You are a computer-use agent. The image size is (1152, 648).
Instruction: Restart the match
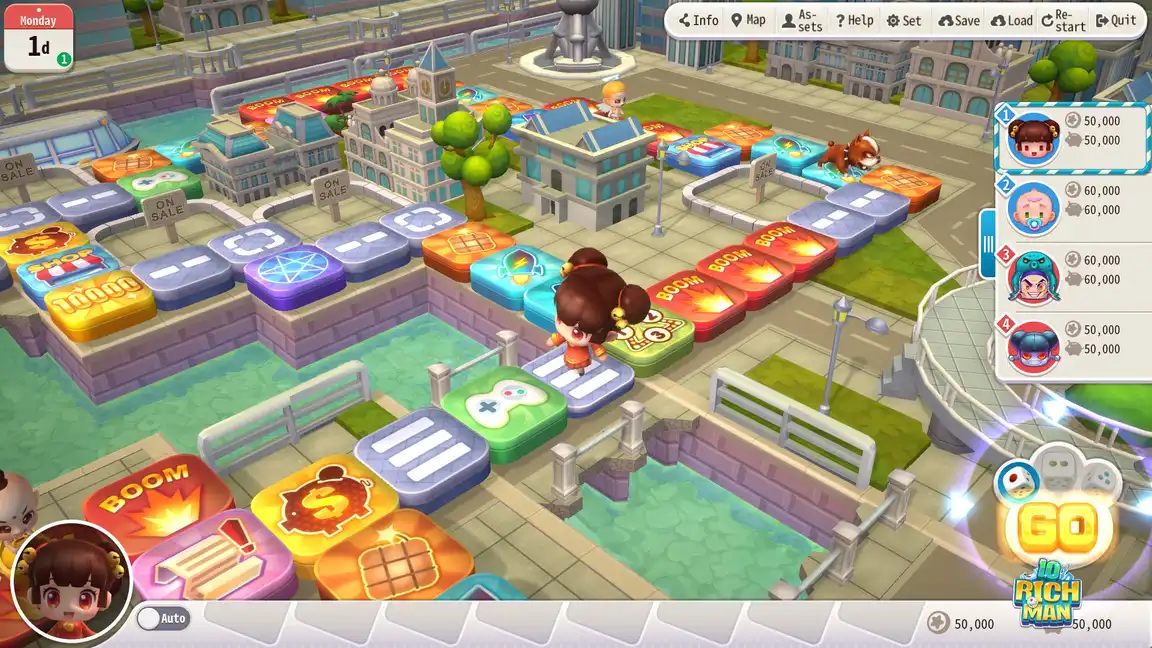(x=1063, y=20)
